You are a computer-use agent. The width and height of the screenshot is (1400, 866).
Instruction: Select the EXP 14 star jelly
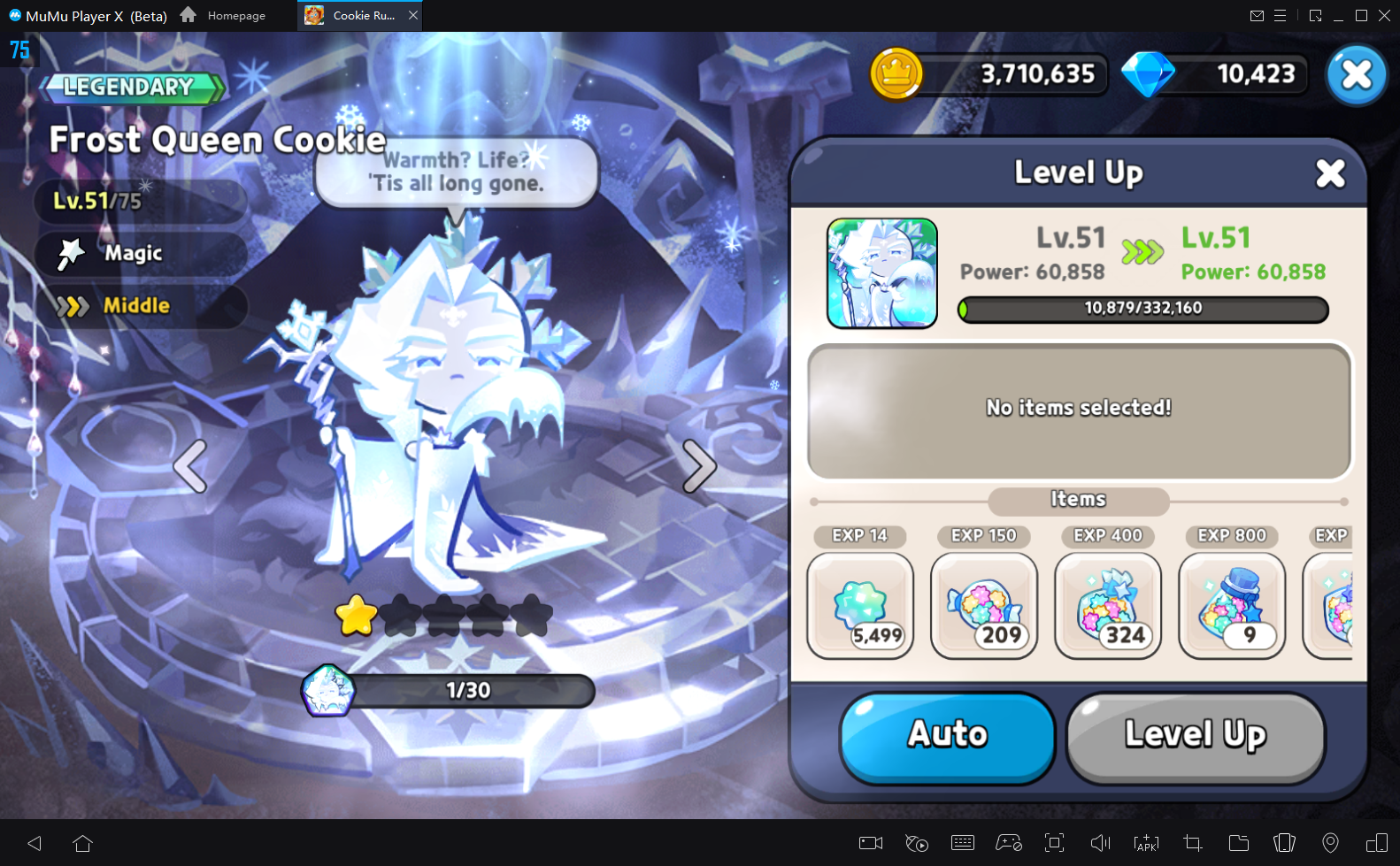coord(860,606)
